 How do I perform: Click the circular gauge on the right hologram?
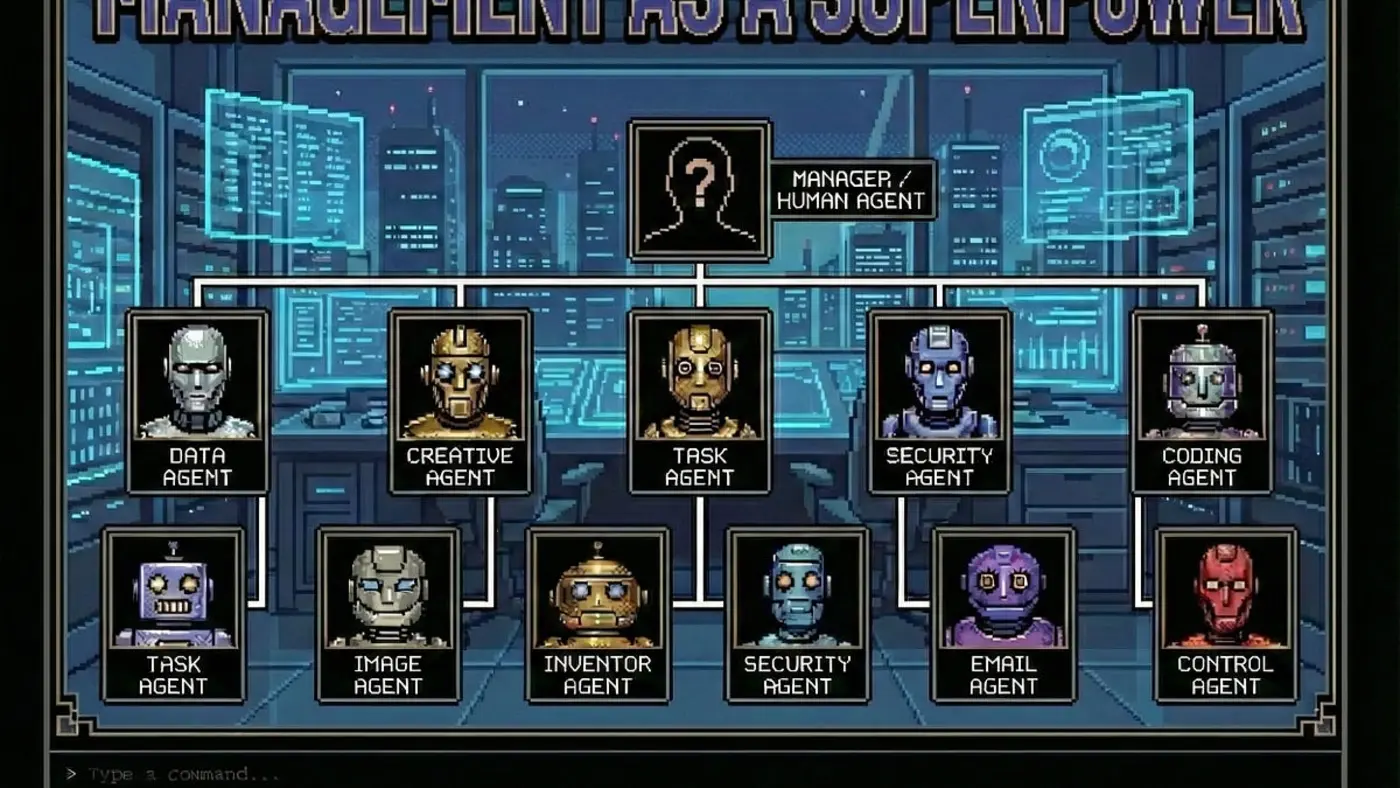click(1062, 155)
